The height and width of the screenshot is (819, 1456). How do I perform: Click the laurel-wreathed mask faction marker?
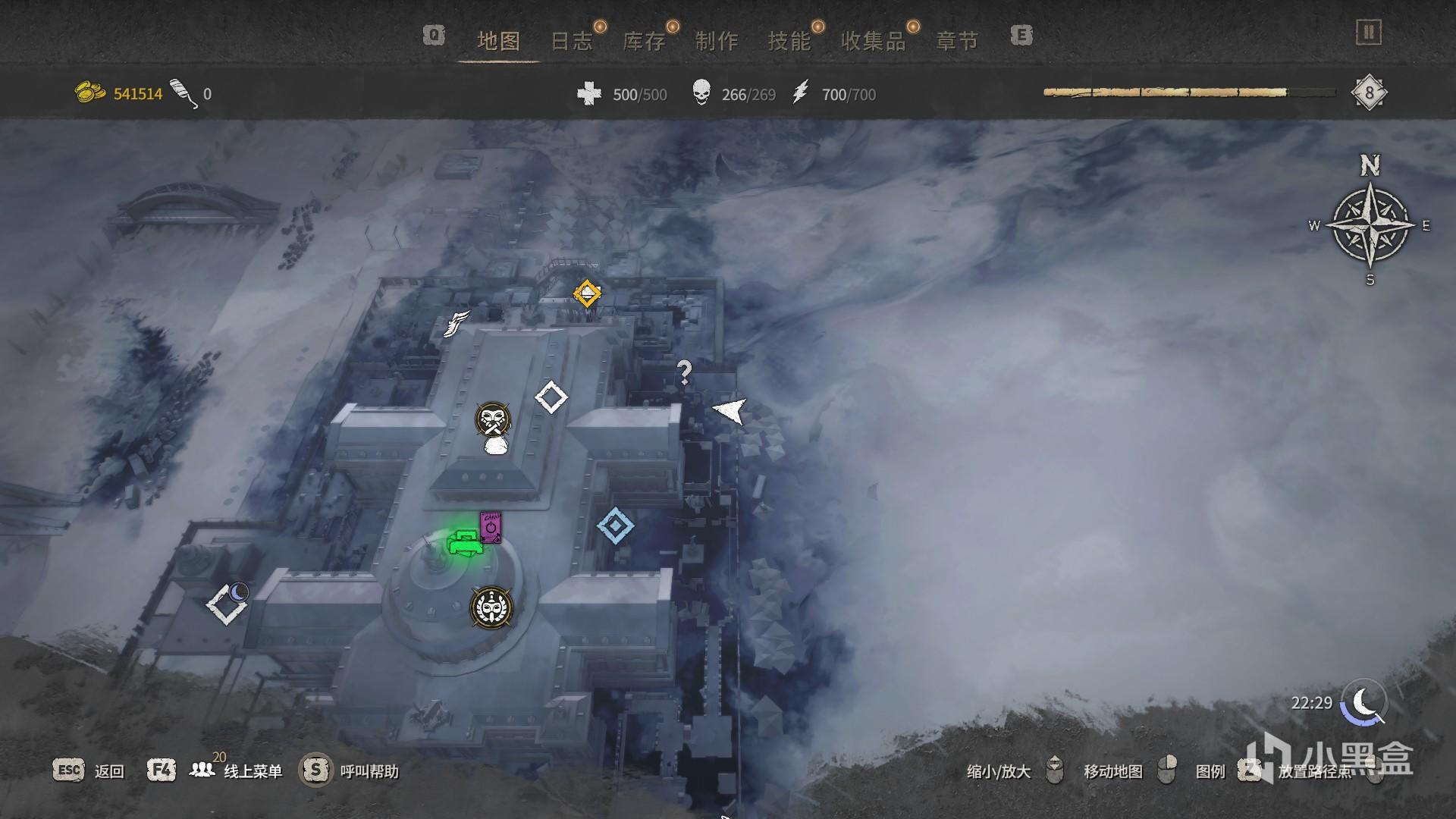[x=491, y=607]
